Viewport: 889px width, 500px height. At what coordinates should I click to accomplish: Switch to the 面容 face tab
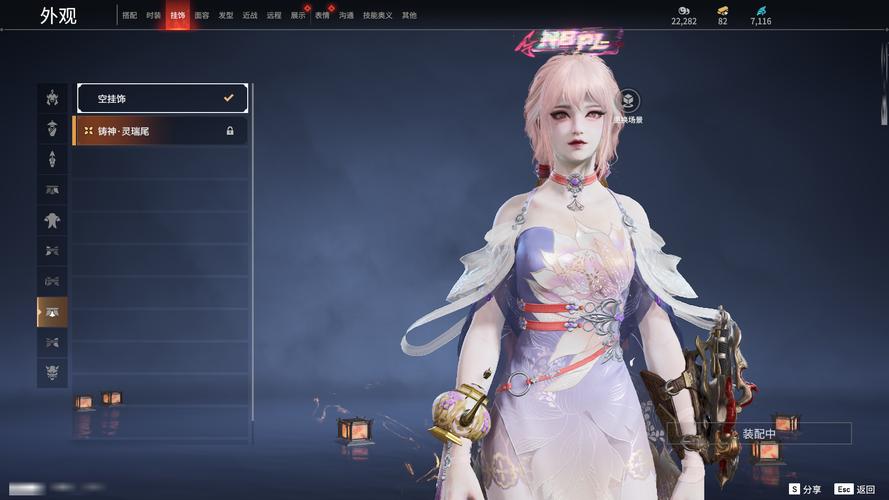(202, 16)
